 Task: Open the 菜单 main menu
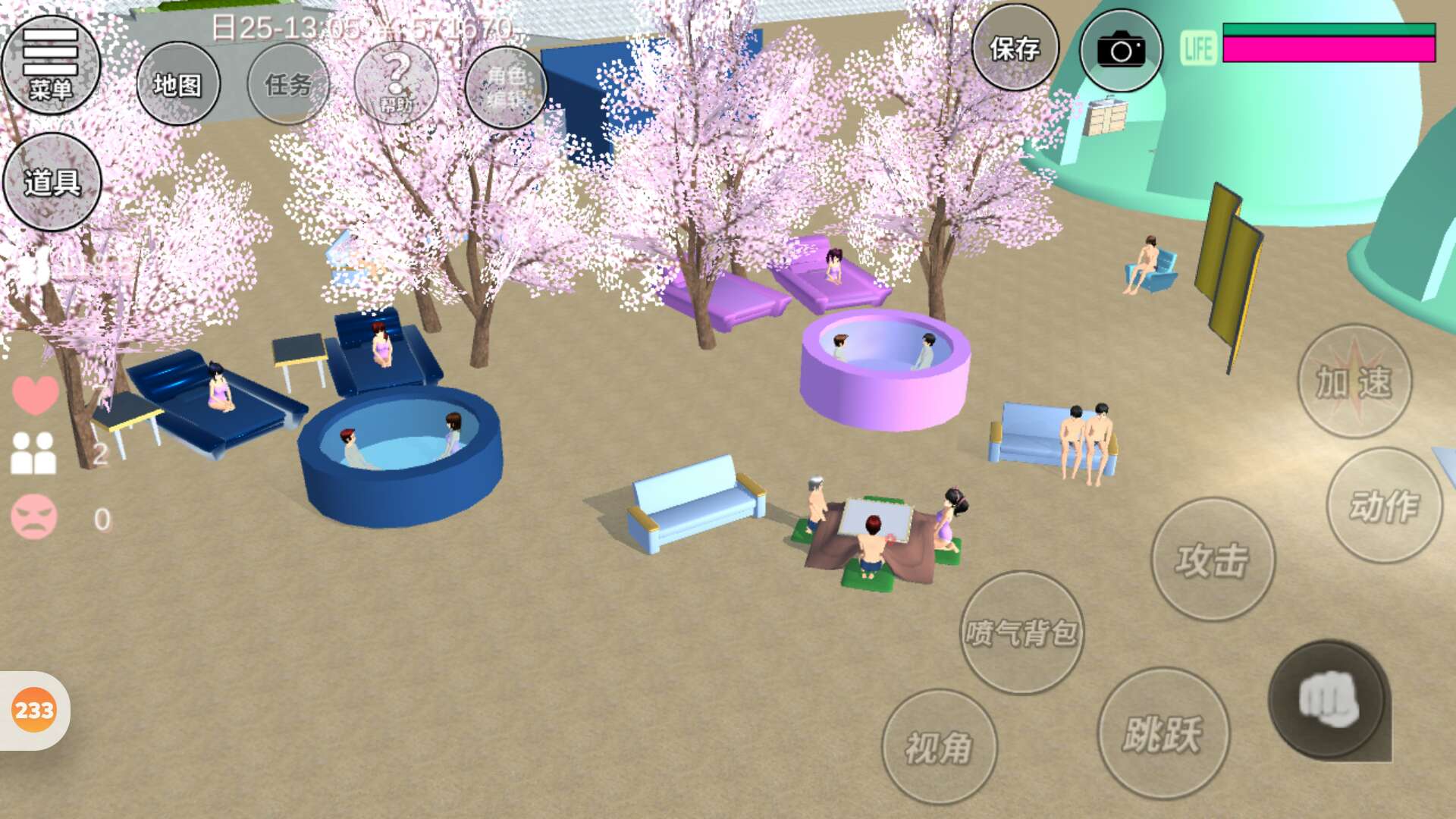51,65
